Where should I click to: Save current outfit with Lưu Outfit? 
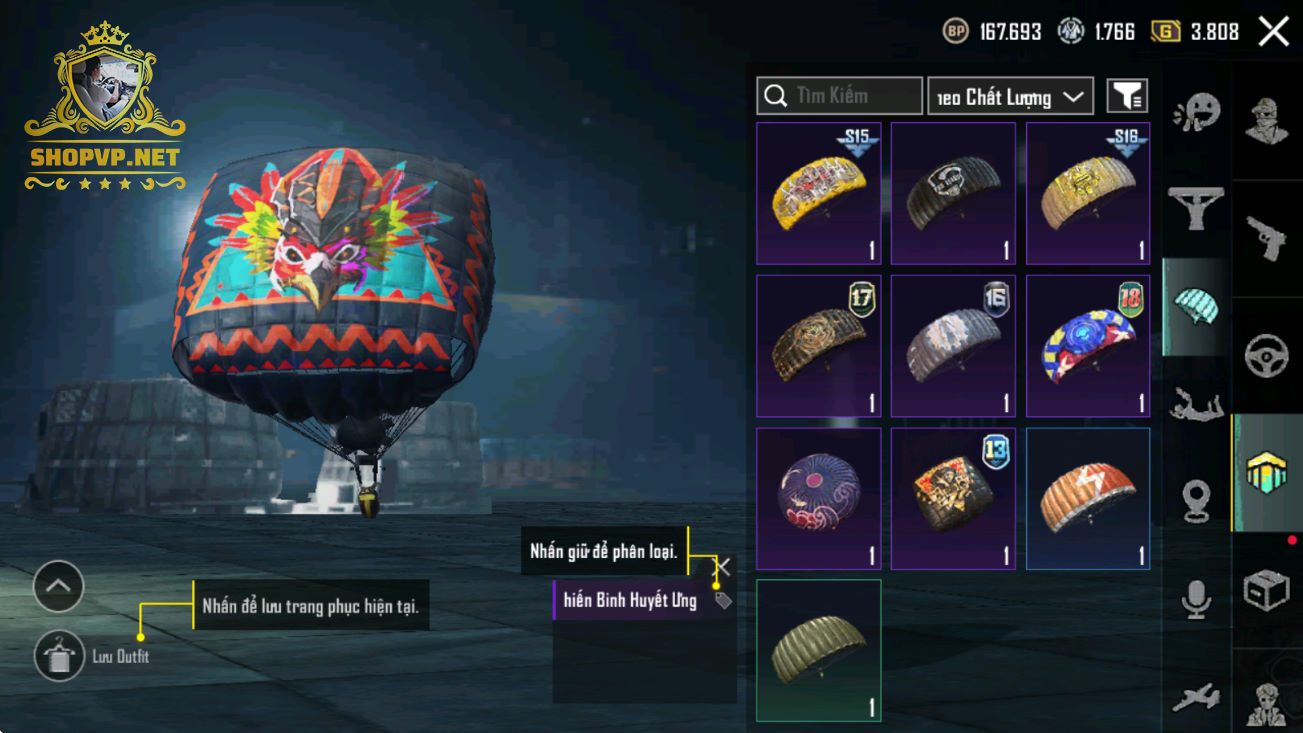click(x=59, y=656)
